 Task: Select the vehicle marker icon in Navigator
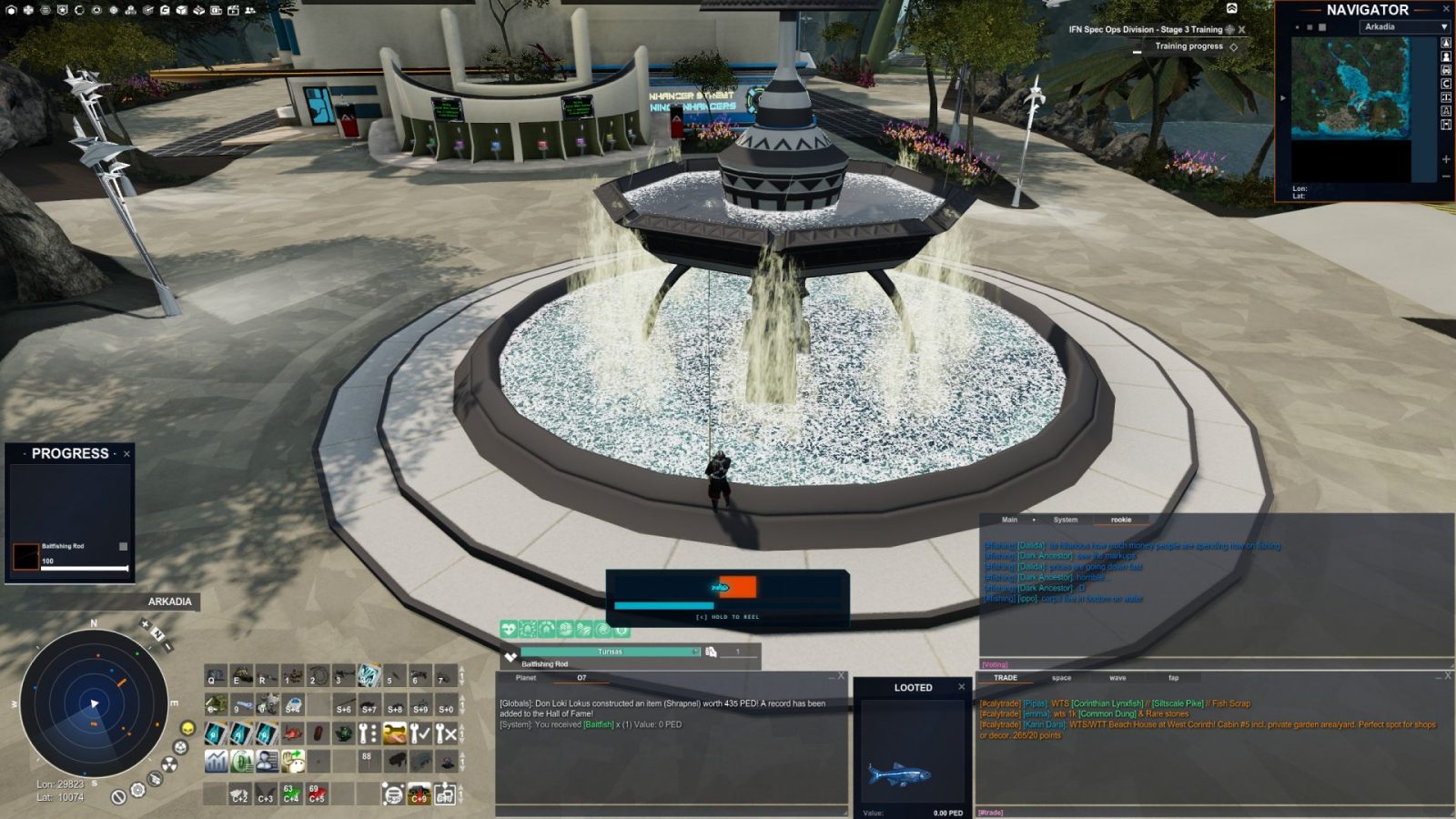coord(1446,70)
